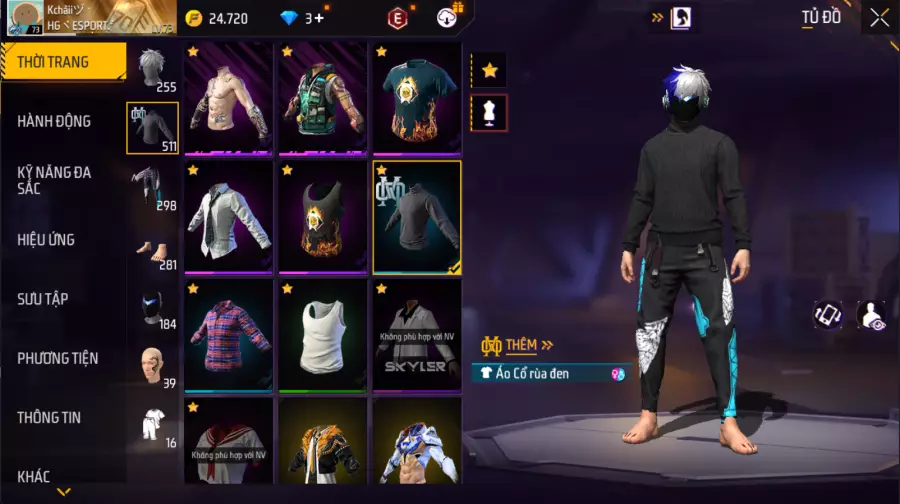Pick the bald head face subcategory

(x=152, y=368)
